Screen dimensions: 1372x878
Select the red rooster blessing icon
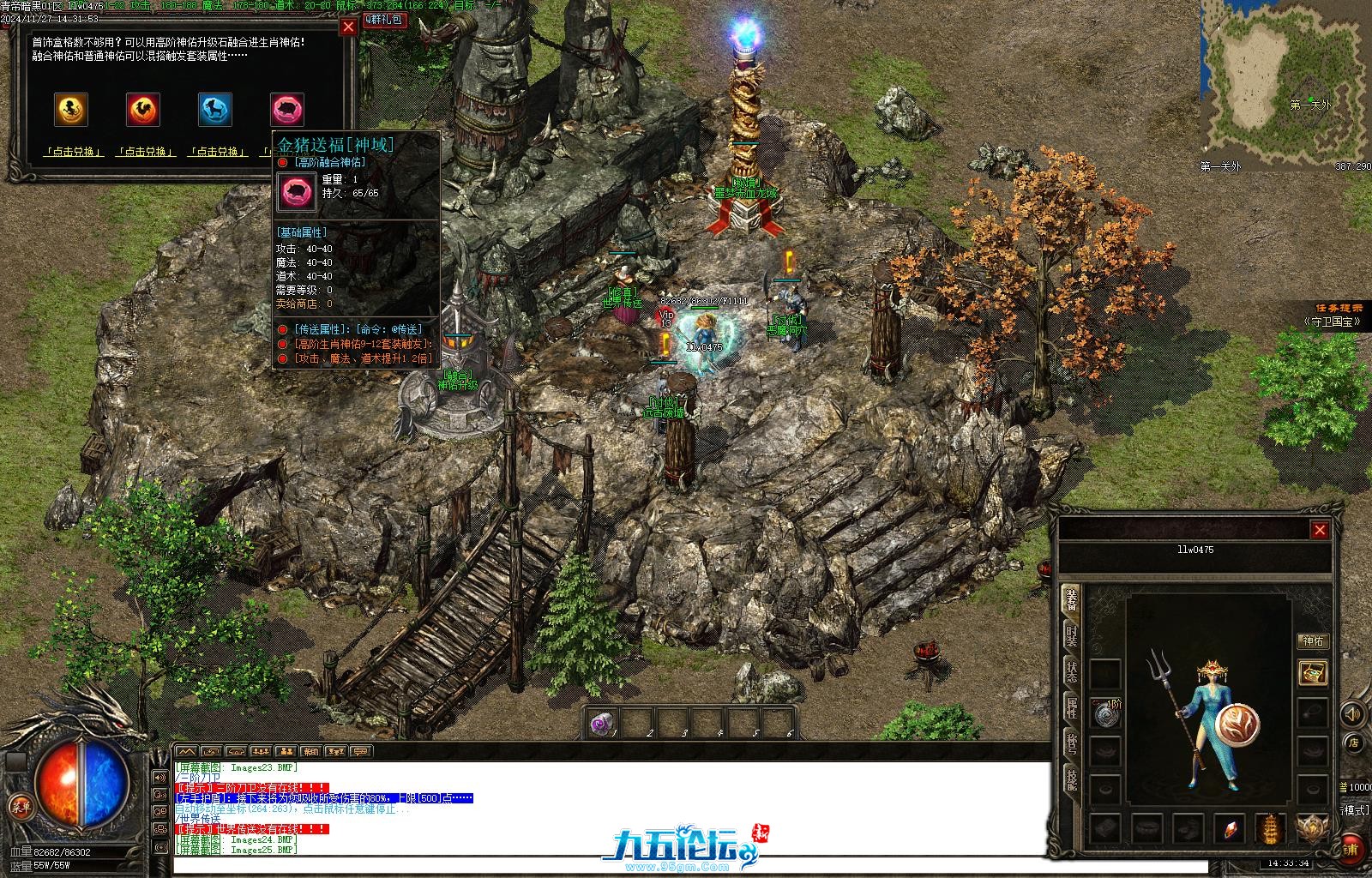click(143, 109)
